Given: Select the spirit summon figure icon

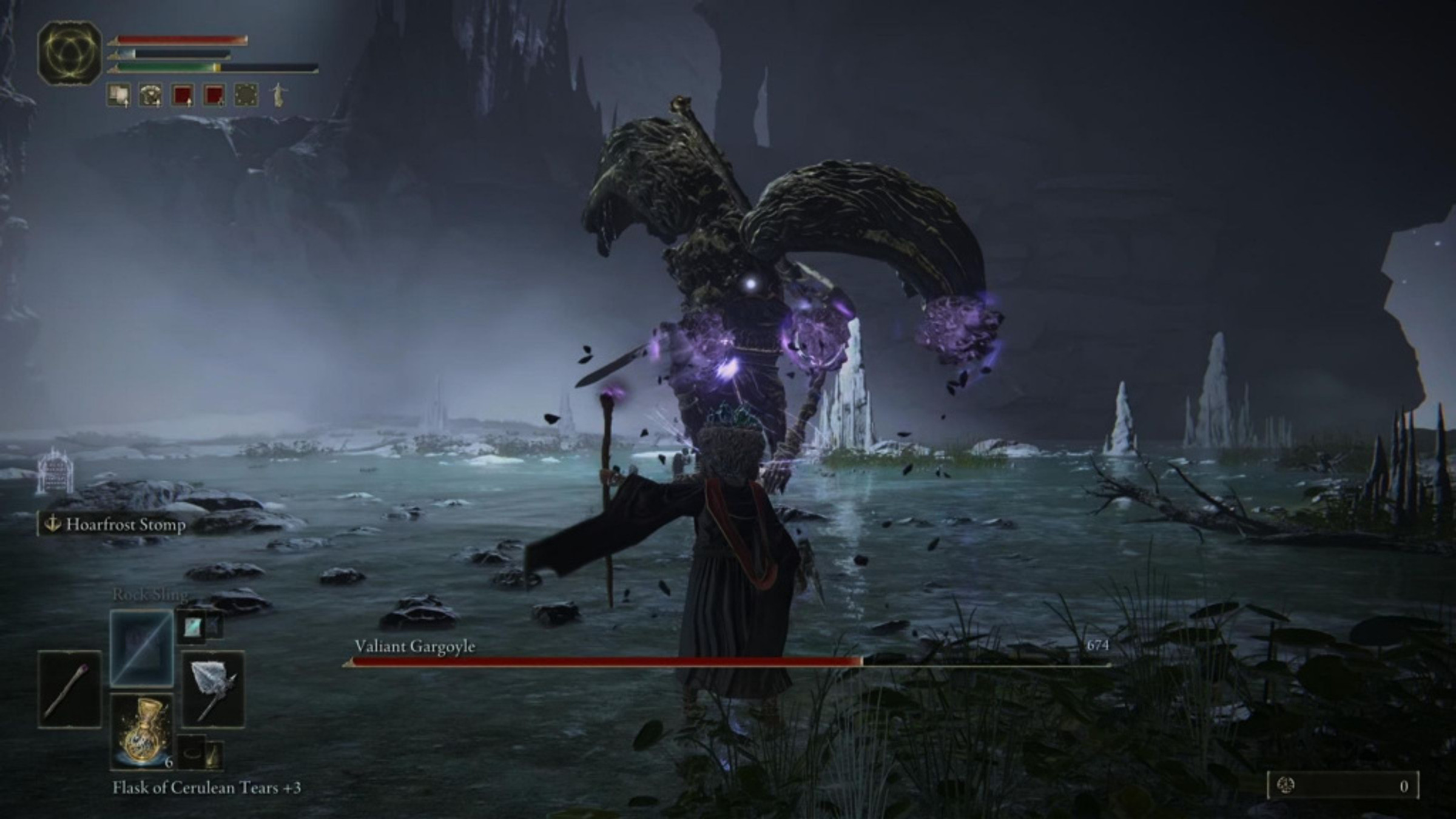Looking at the screenshot, I should pyautogui.click(x=278, y=96).
